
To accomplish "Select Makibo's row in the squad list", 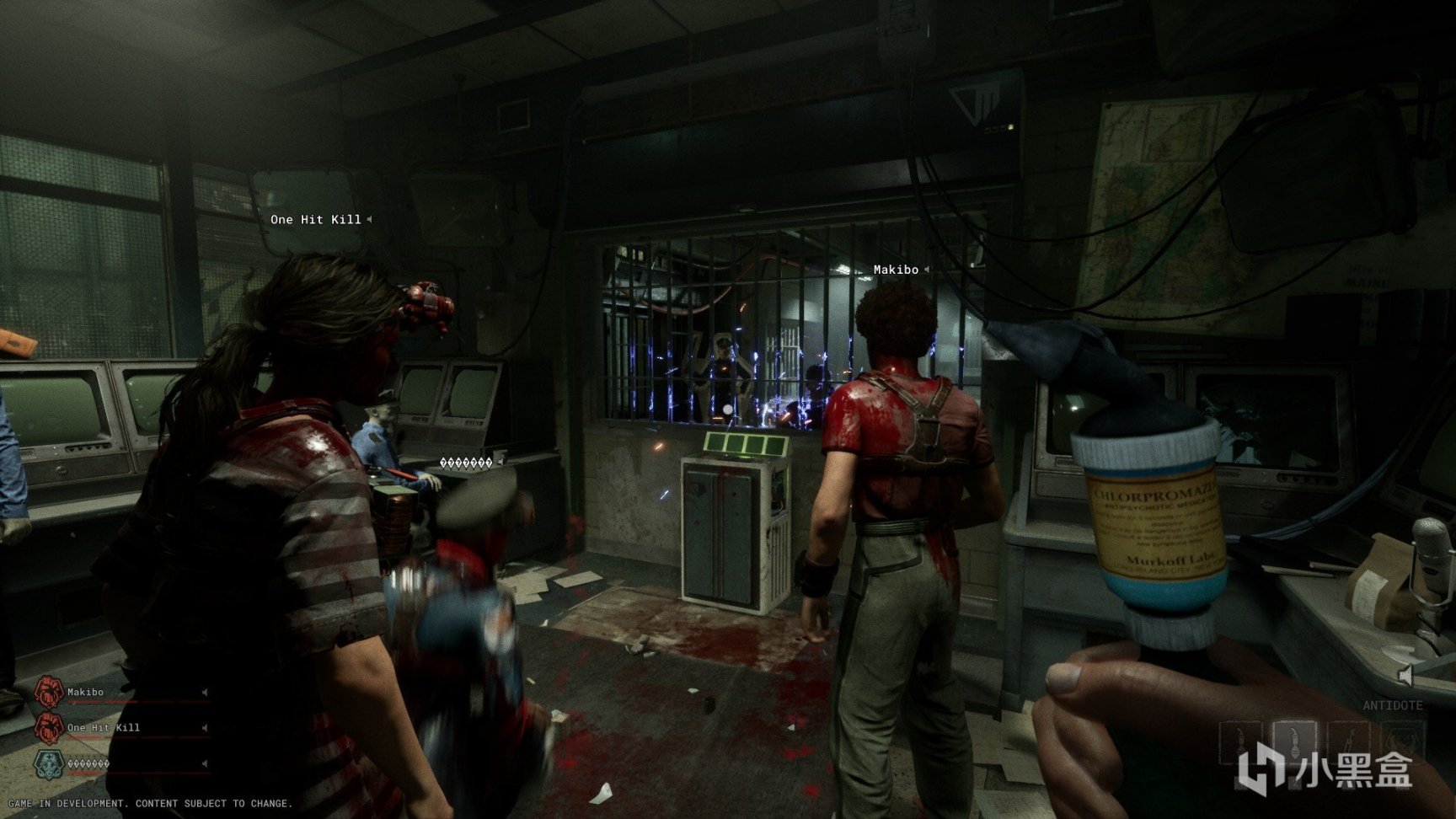I will (x=118, y=693).
